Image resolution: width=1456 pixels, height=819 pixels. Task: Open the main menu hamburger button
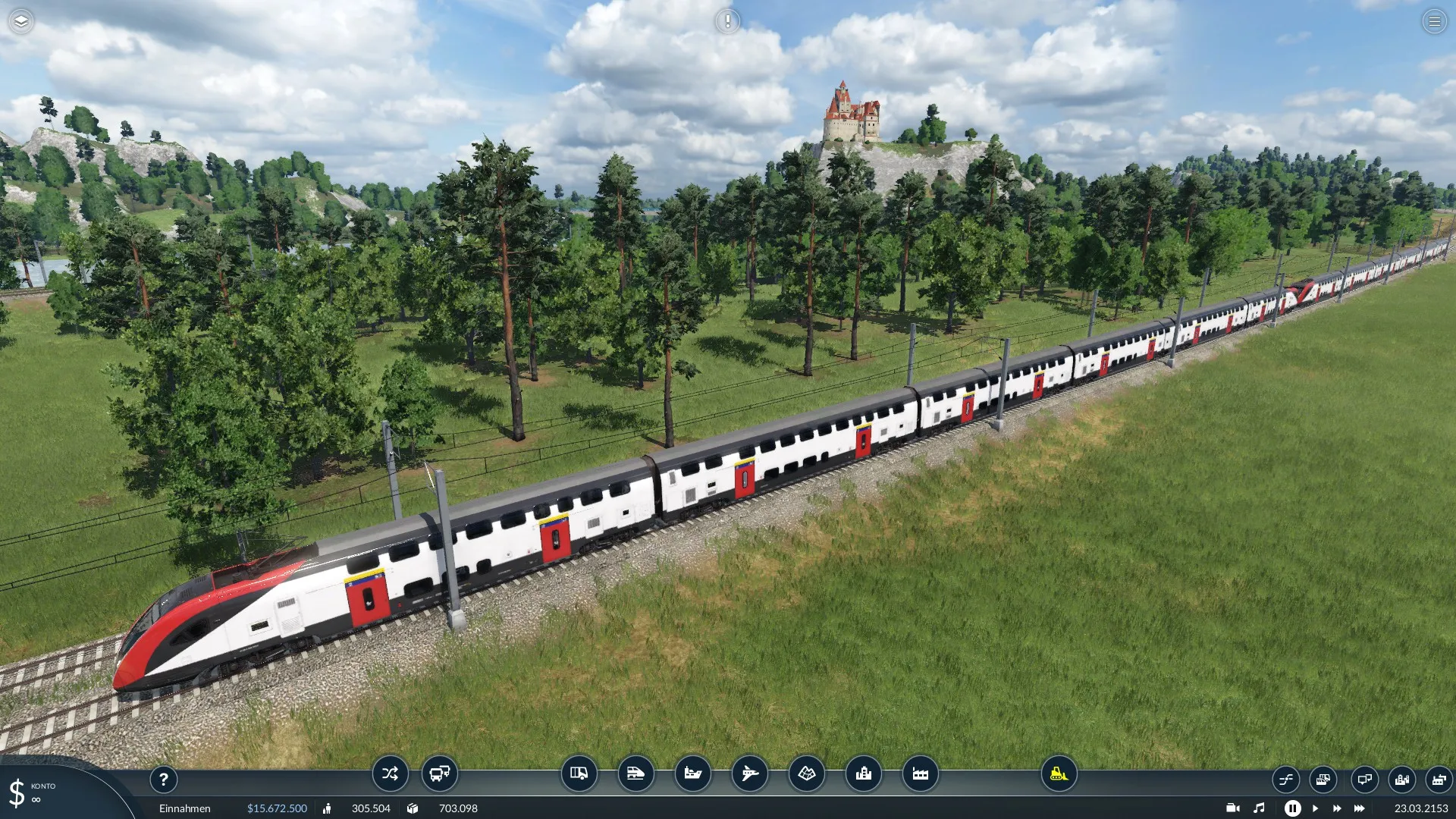(x=1434, y=21)
